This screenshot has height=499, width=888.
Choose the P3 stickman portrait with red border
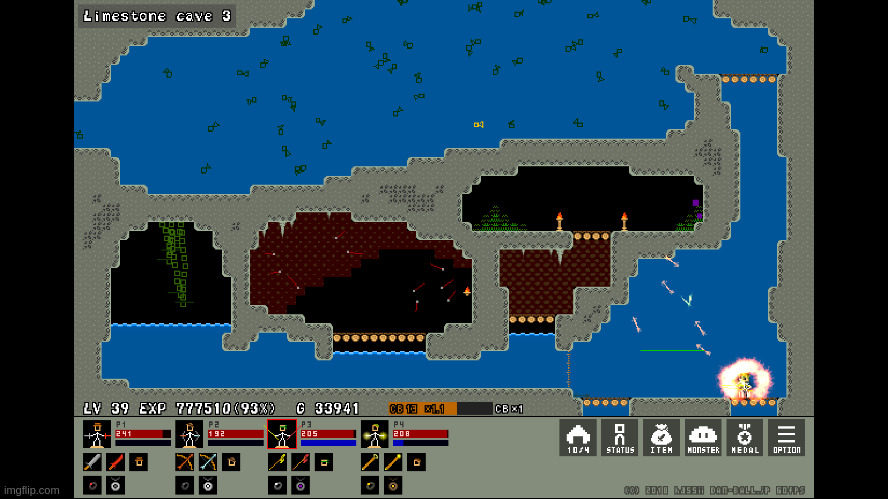(281, 434)
